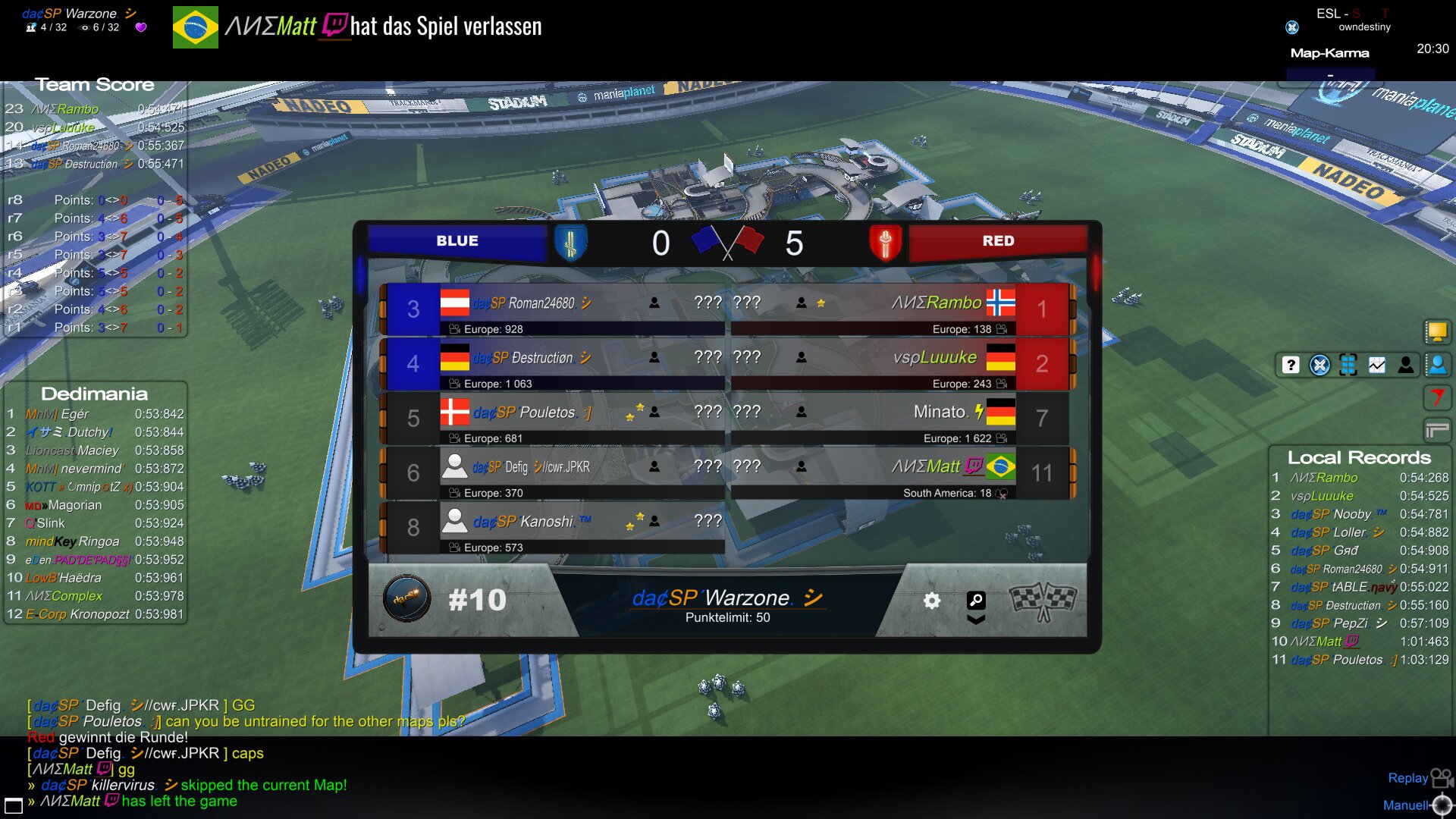1456x819 pixels.
Task: Toggle the Manuell camera mode button
Action: 1442,805
